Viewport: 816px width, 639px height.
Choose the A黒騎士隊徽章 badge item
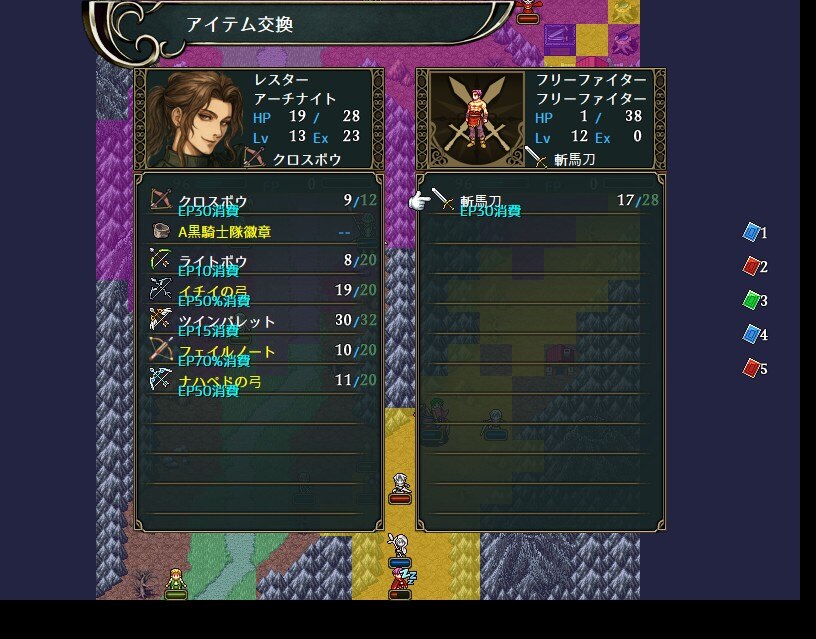coord(258,231)
